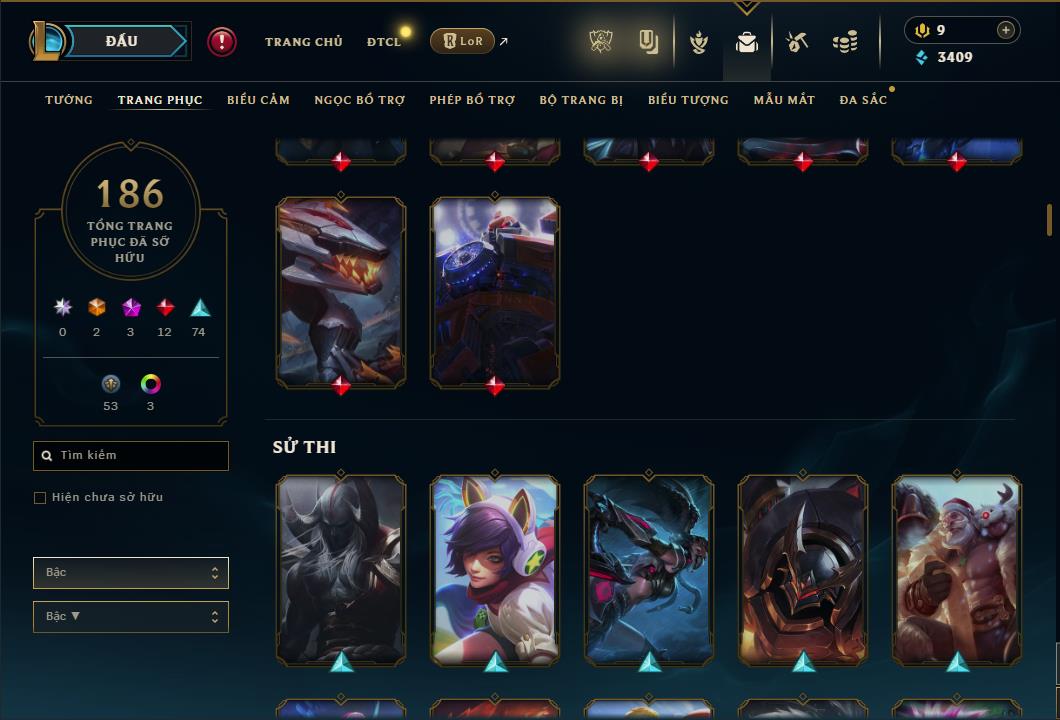Open the NGỌC BỔ TRỢ tab

coord(359,100)
